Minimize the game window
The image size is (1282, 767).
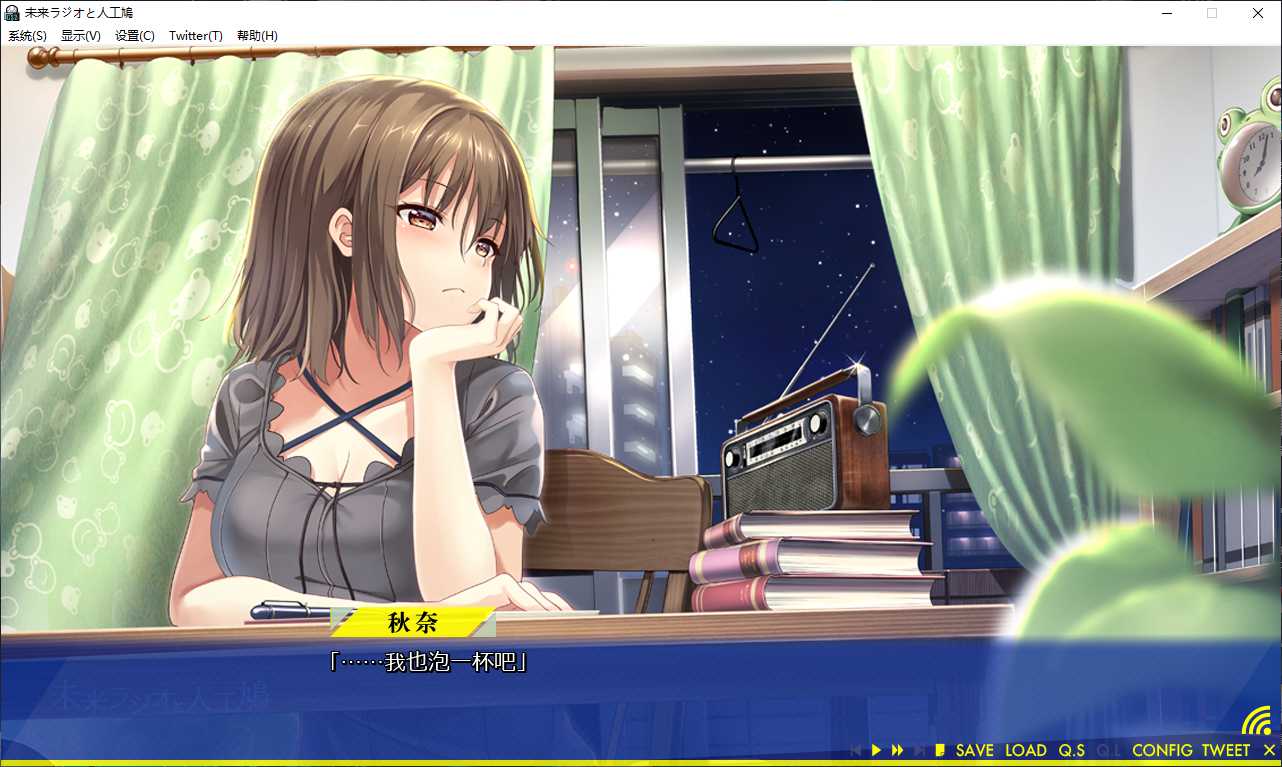pyautogui.click(x=1166, y=13)
